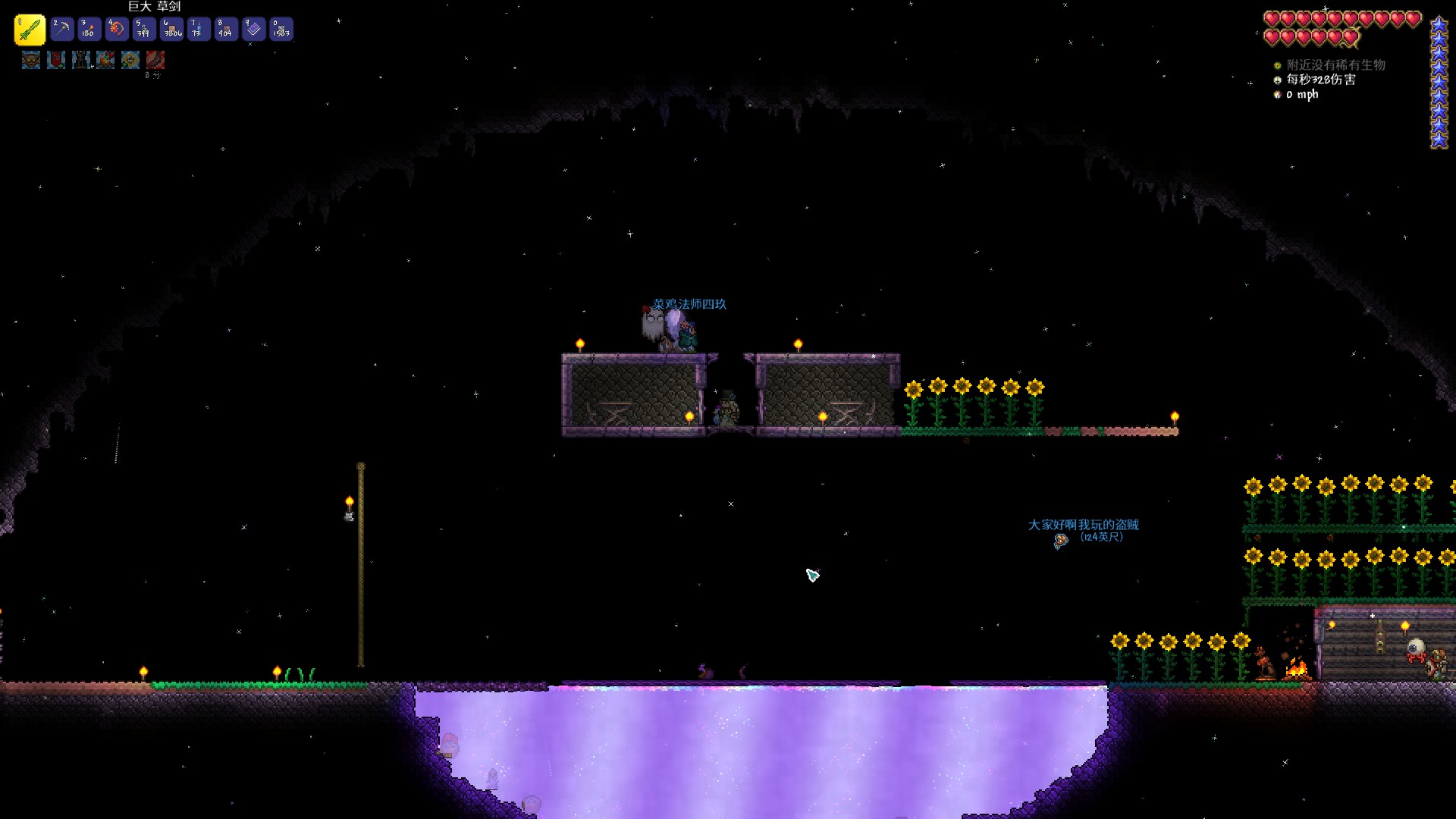Screen dimensions: 1456x819
Task: Choose the torch stack of 180
Action: click(x=89, y=30)
